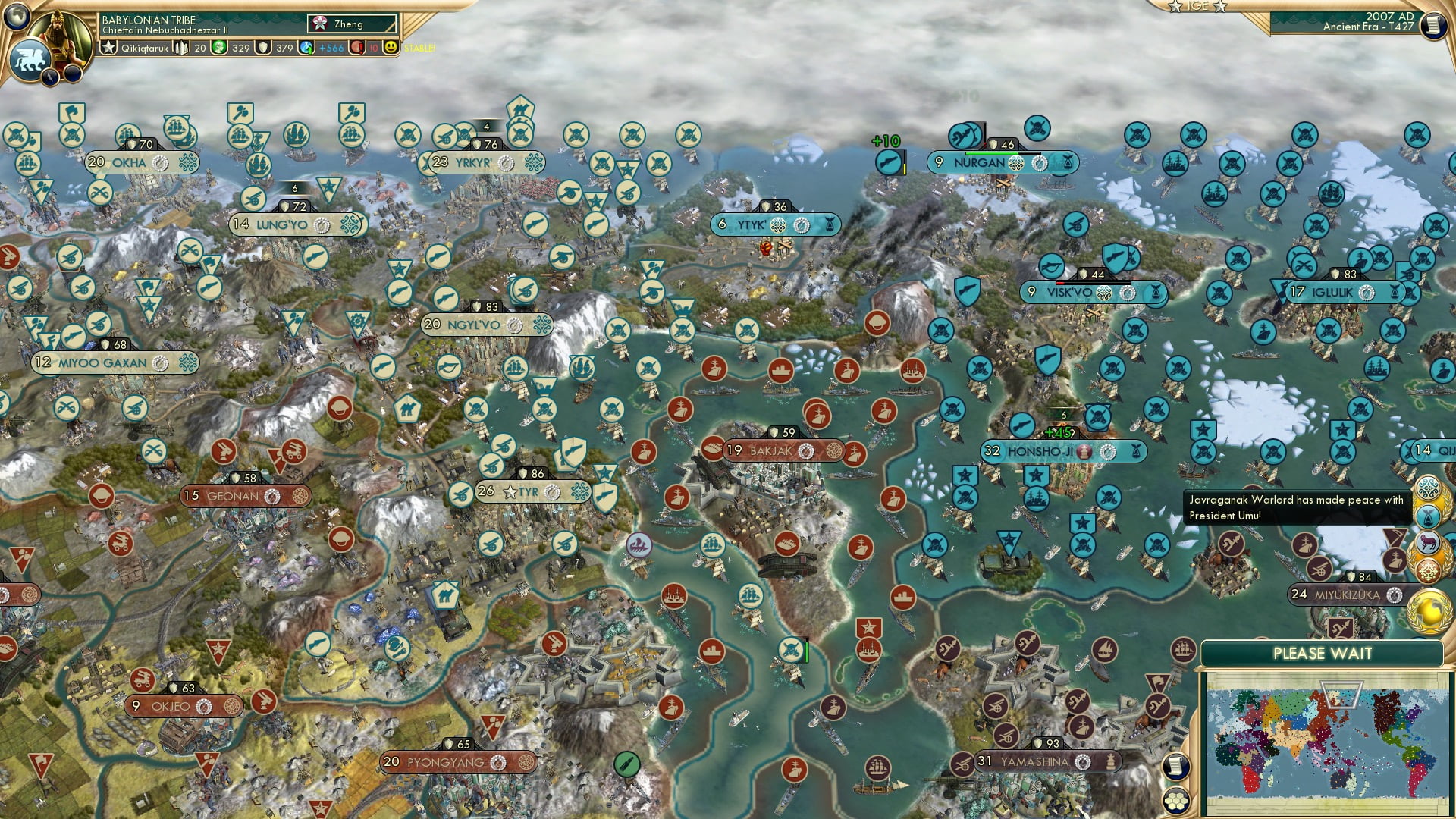The image size is (1456, 819).
Task: Open the Civilopedia scroll icon top right
Action: [x=1432, y=24]
